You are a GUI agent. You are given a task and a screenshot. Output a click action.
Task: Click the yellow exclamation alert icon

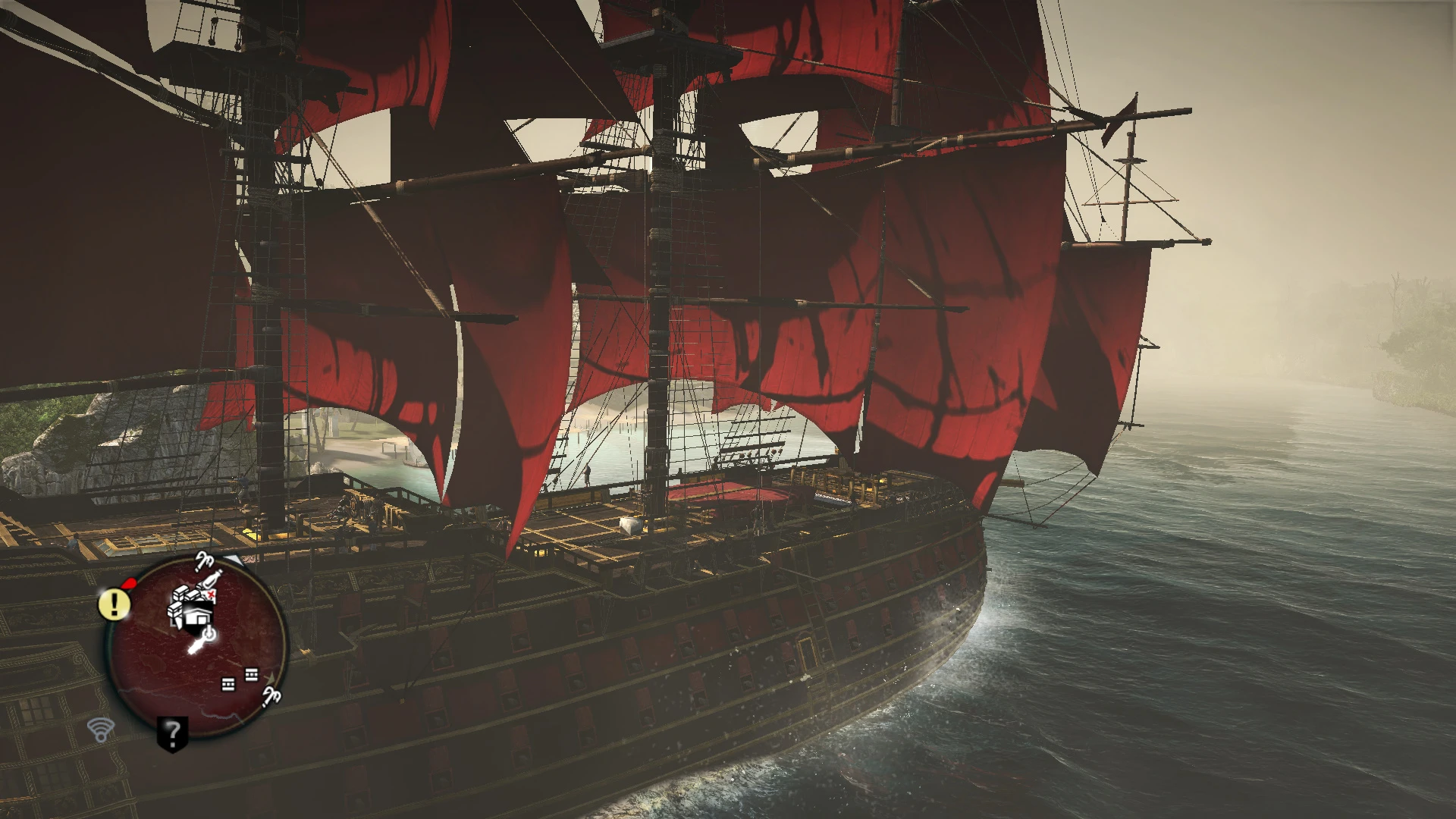113,603
